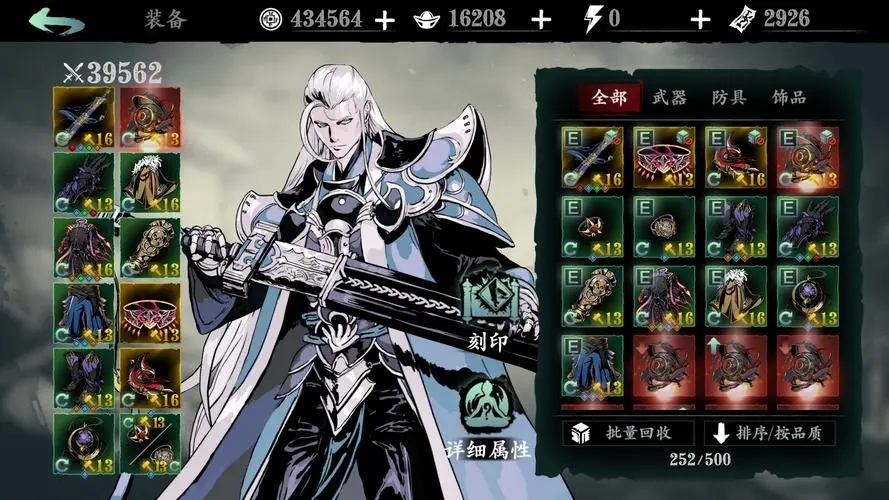Add lightning energy with the plus button
The height and width of the screenshot is (500, 889).
coord(700,19)
